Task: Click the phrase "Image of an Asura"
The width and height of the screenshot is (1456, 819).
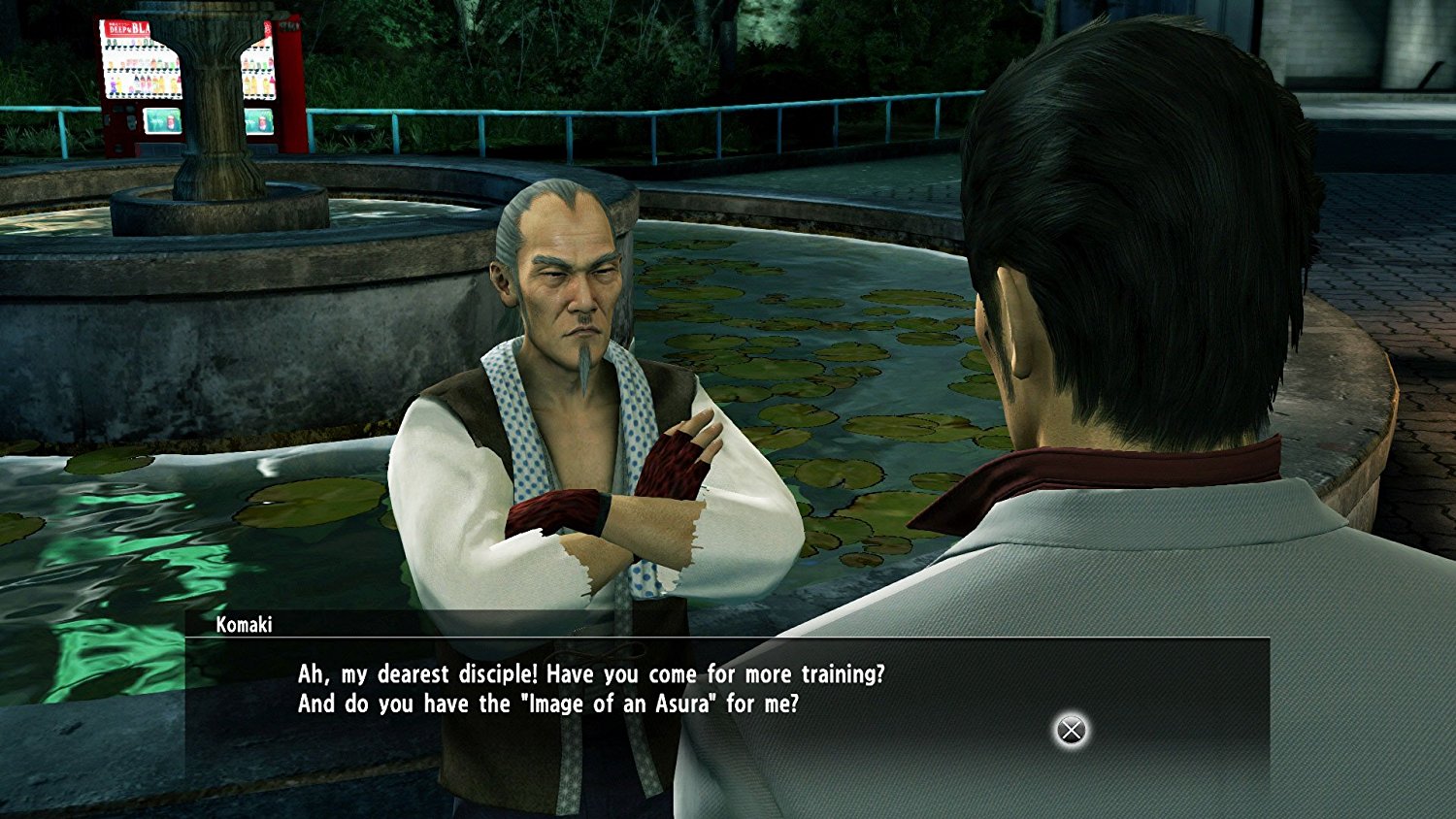Action: [622, 704]
